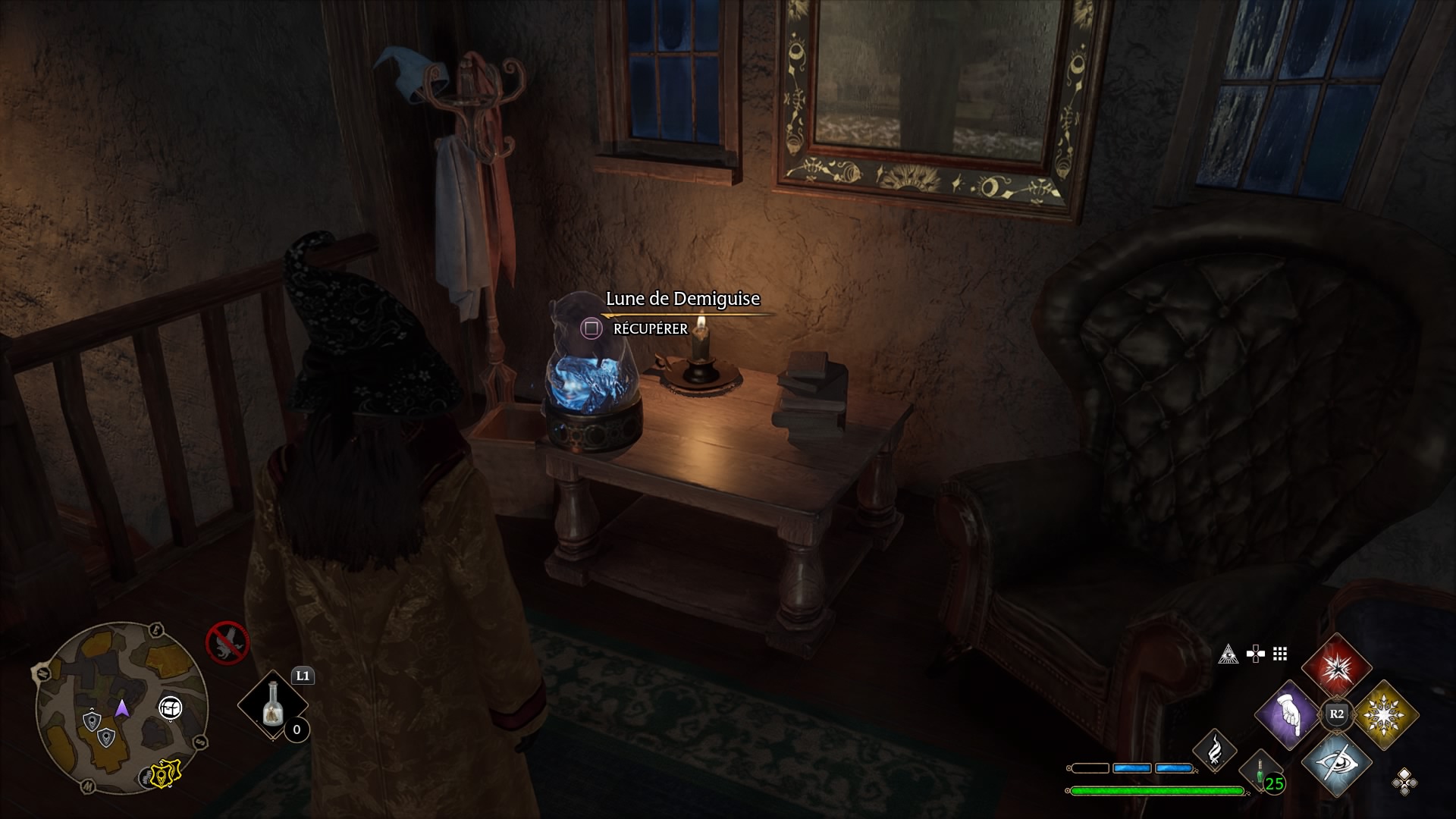Use the green Wiggenweld healing potion
1456x819 pixels.
(1260, 772)
